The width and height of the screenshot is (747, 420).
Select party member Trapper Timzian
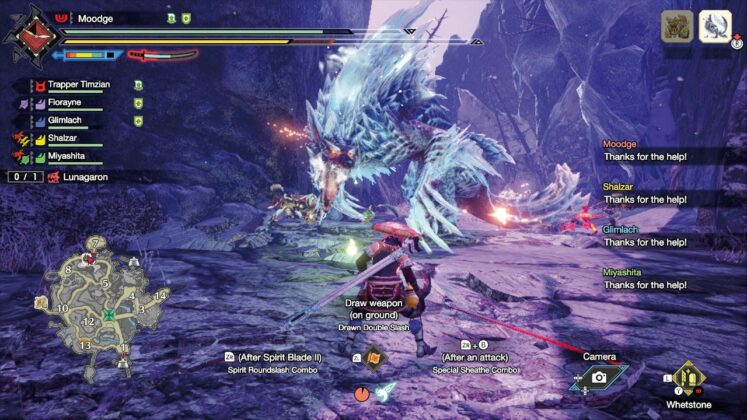point(82,85)
